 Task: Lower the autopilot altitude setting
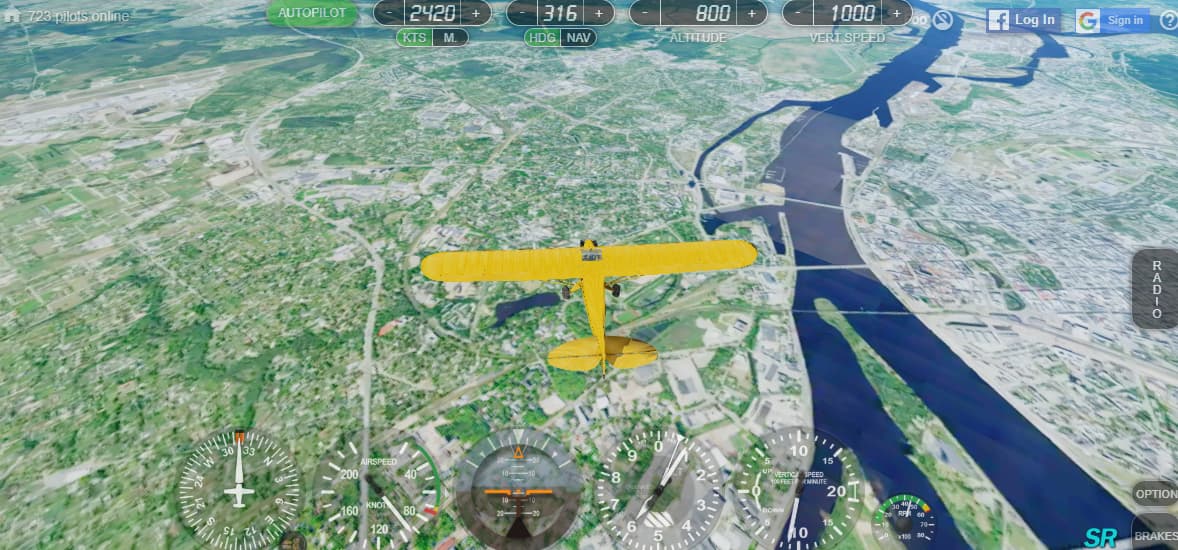(647, 13)
